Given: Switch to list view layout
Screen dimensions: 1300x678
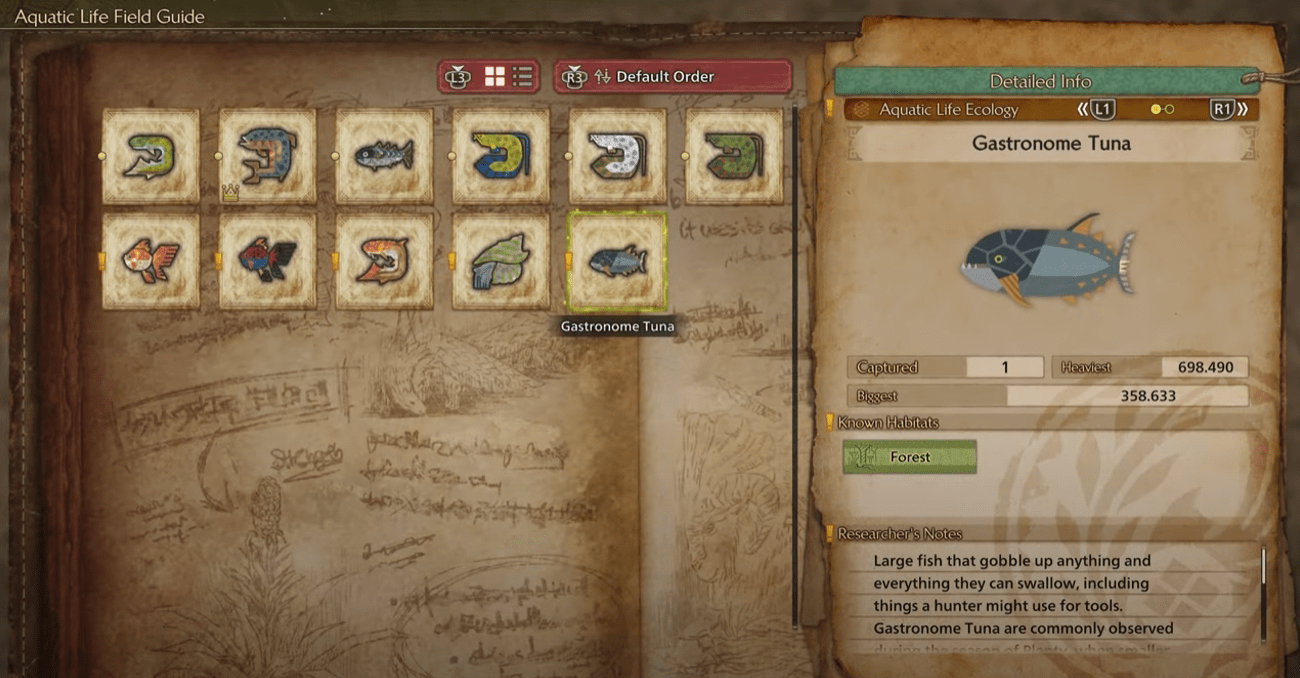Looking at the screenshot, I should 522,77.
